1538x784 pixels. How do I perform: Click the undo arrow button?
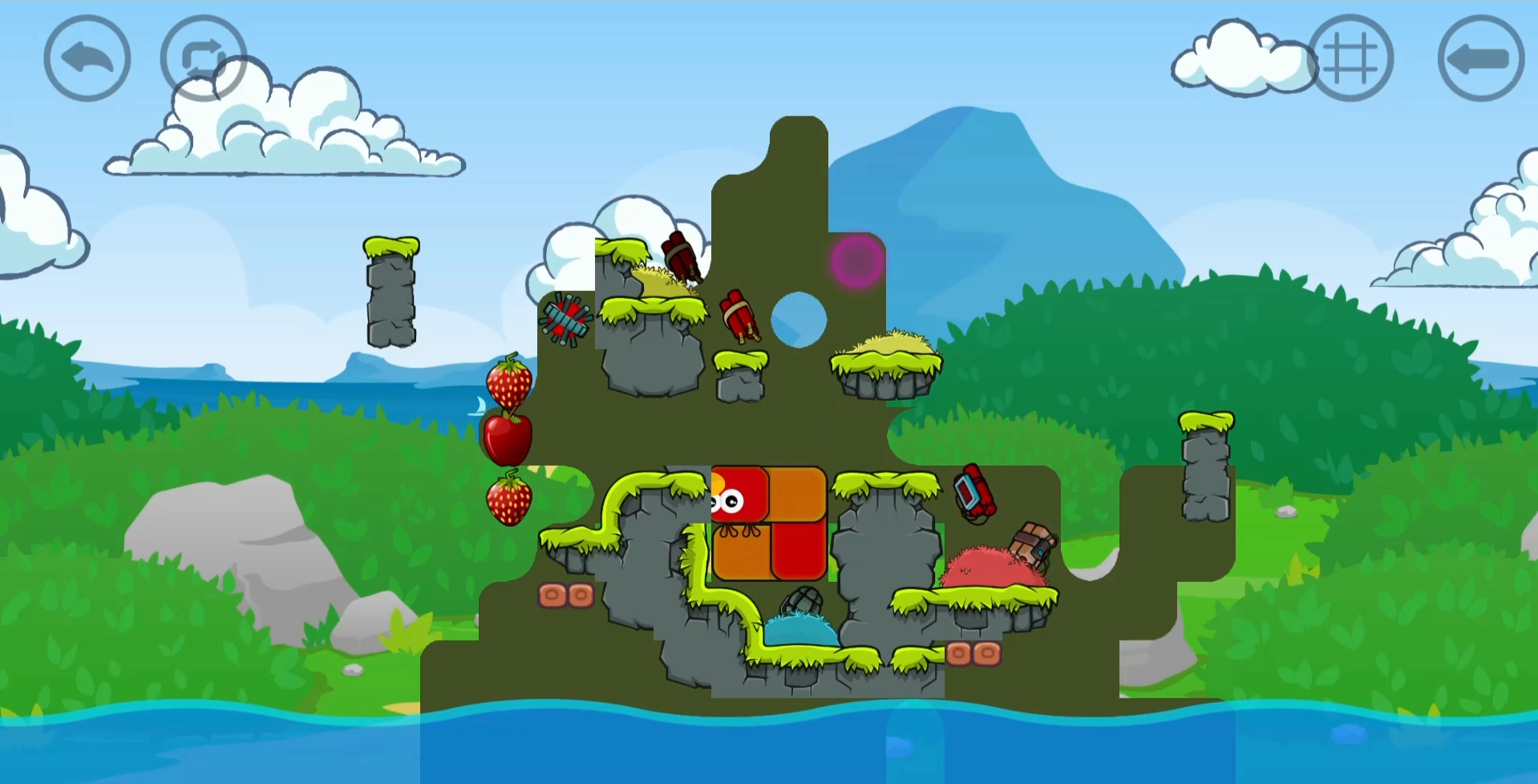(x=87, y=57)
